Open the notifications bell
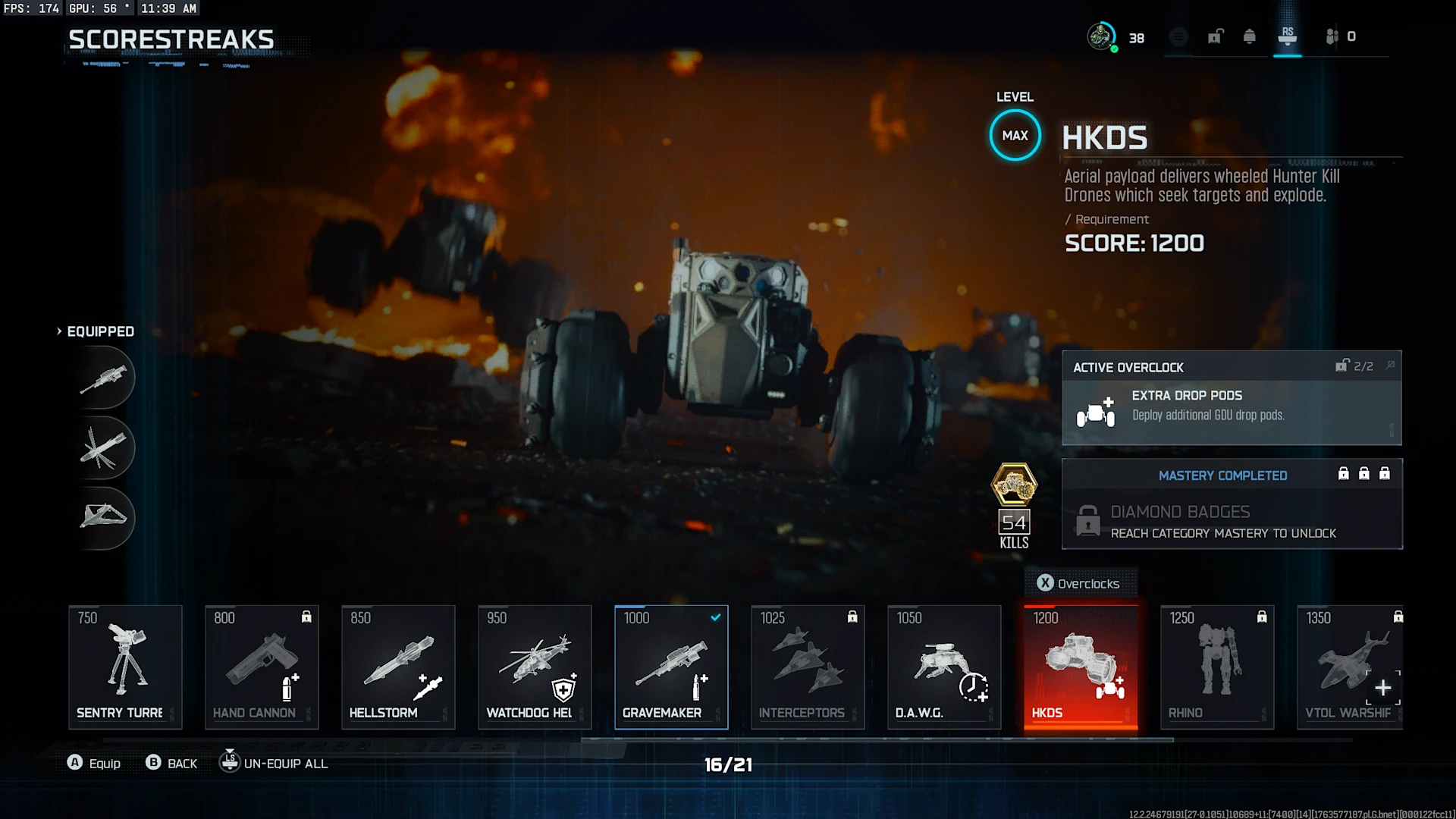The width and height of the screenshot is (1456, 819). pyautogui.click(x=1250, y=36)
